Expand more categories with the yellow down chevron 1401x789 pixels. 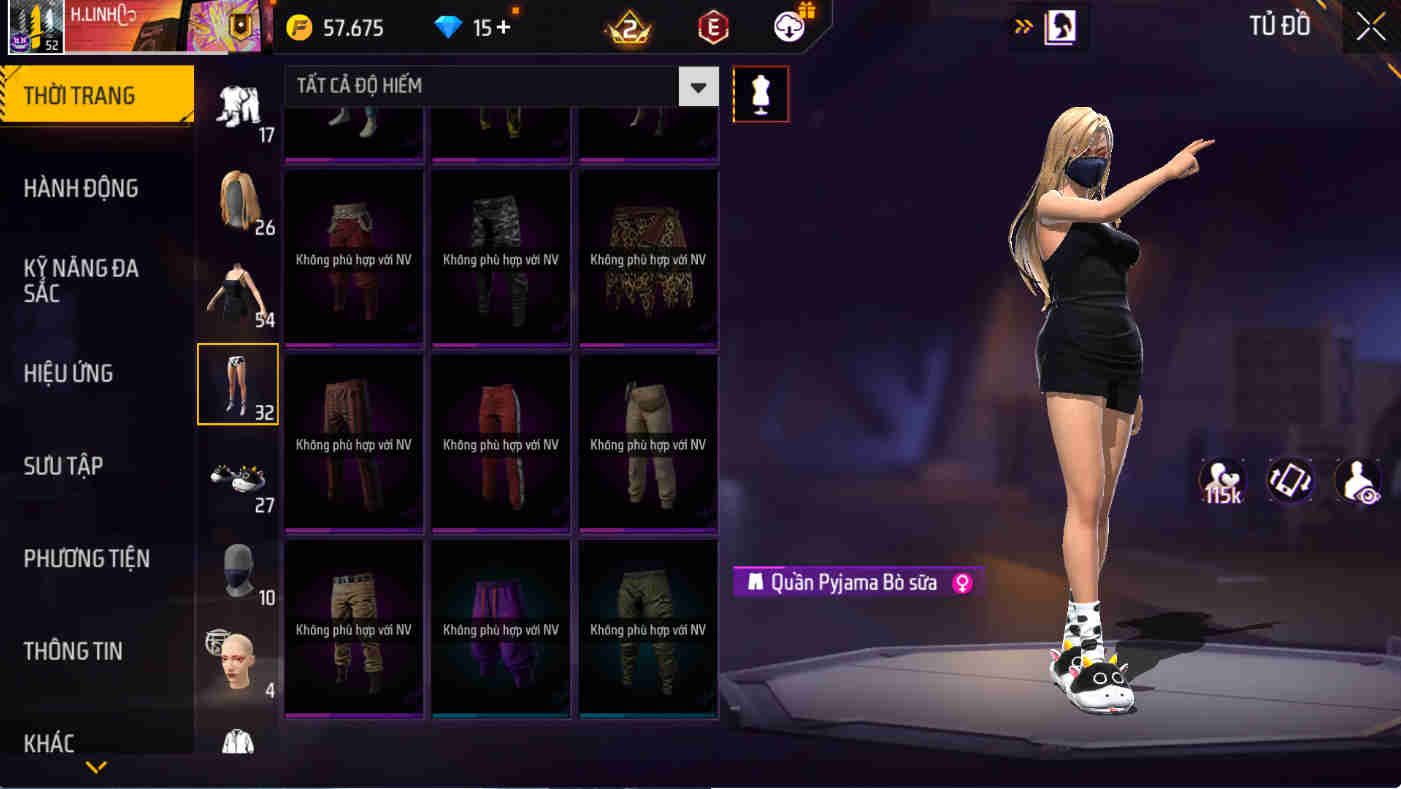tap(96, 768)
